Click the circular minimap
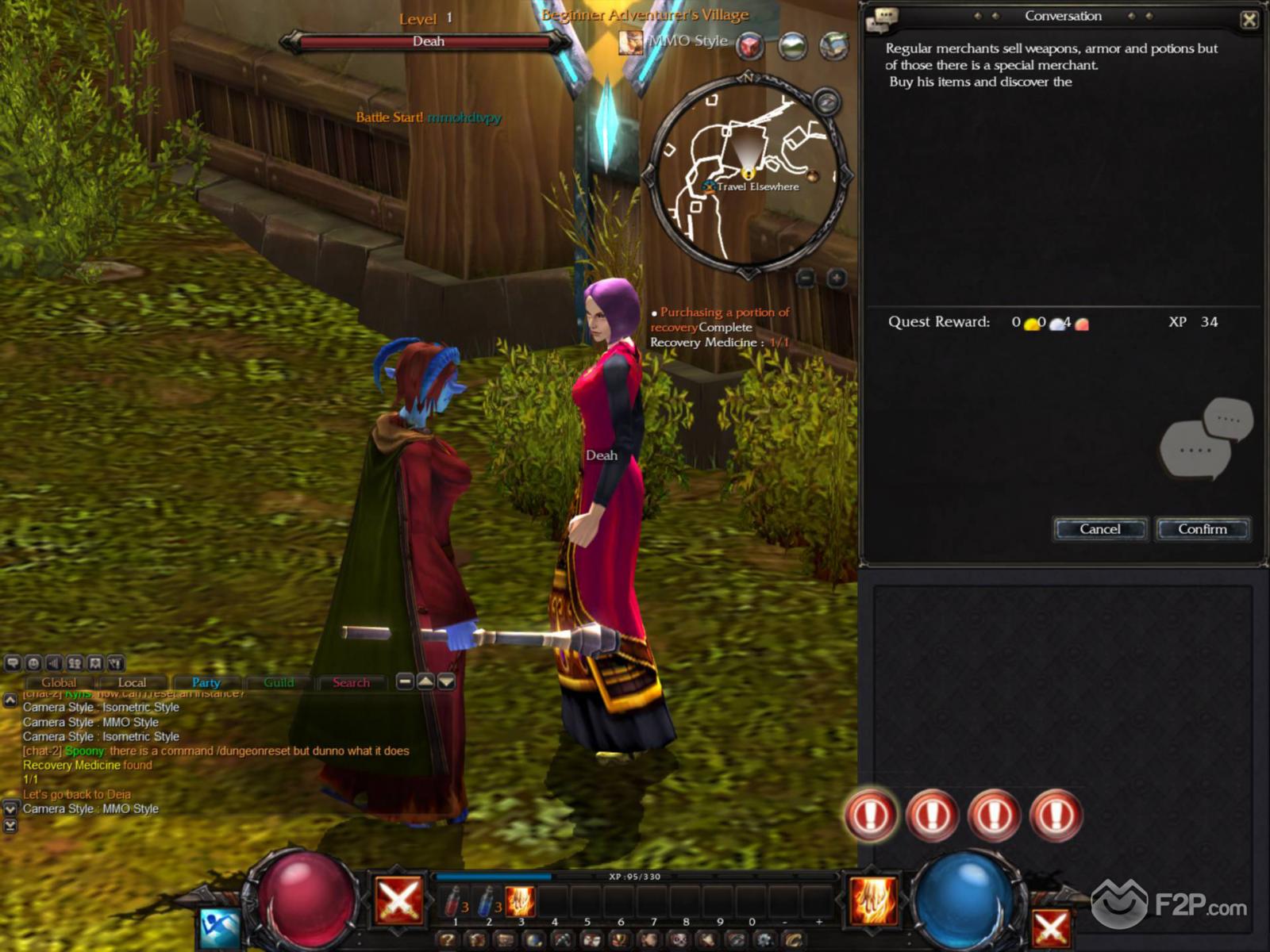1270x952 pixels. pos(746,175)
